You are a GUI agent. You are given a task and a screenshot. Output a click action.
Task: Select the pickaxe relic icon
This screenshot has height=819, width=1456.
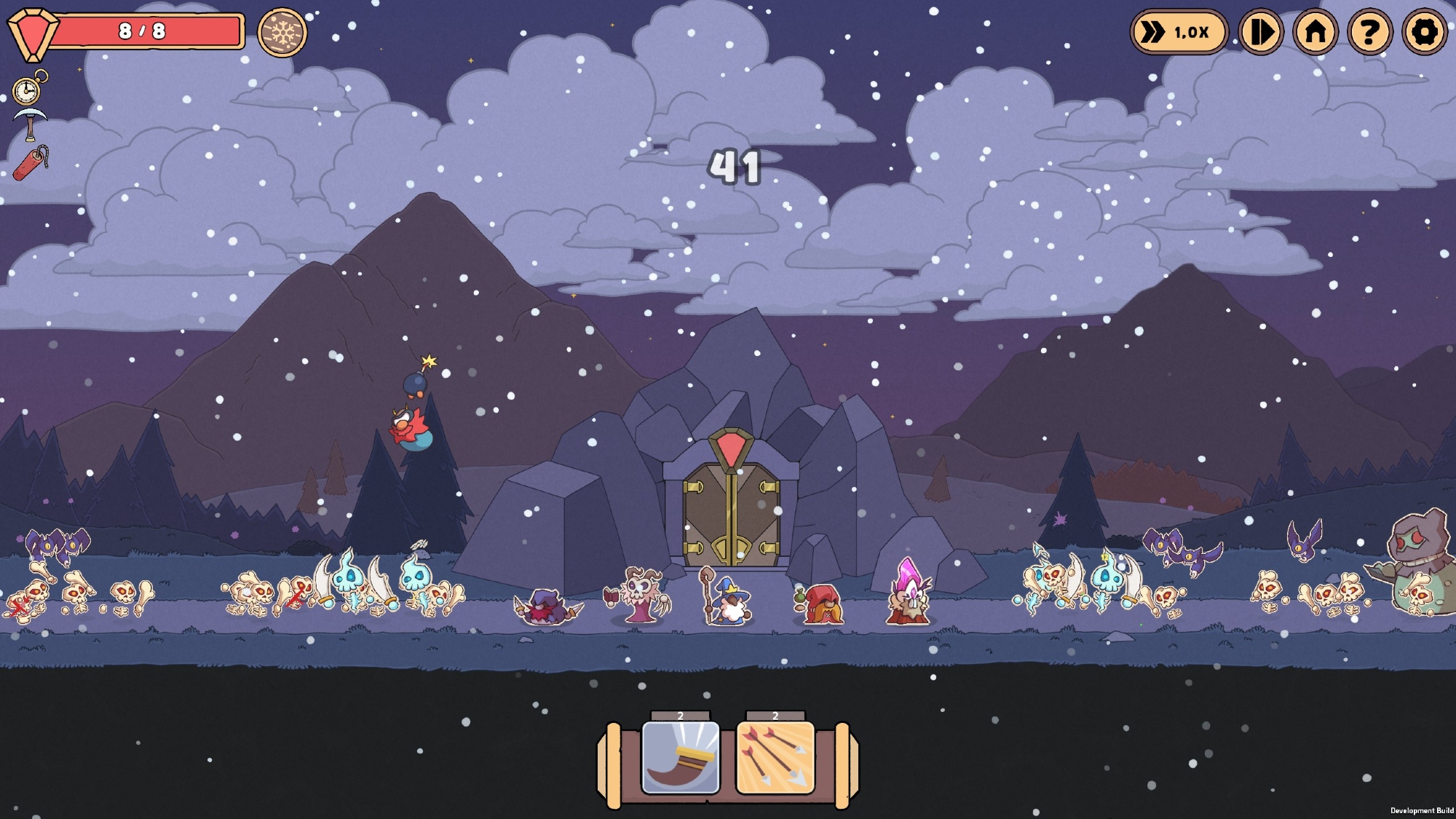(30, 124)
